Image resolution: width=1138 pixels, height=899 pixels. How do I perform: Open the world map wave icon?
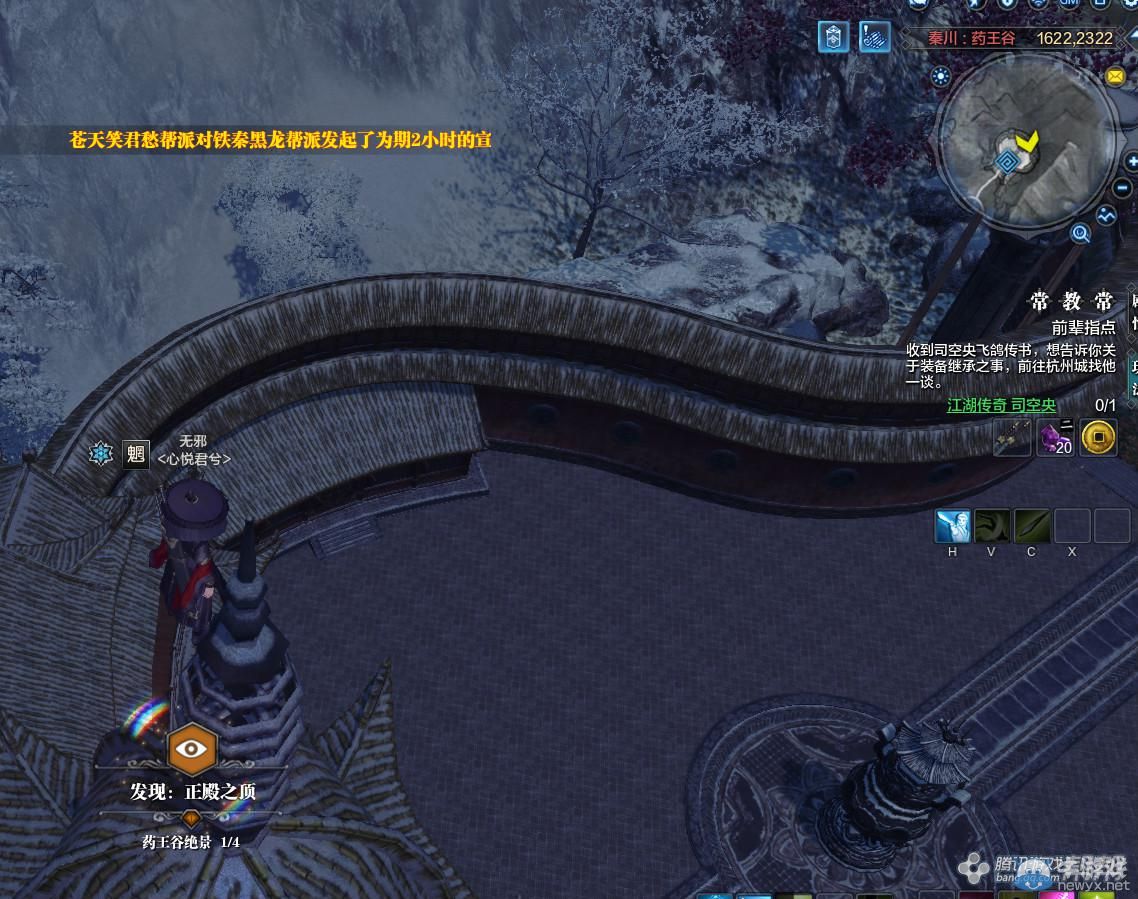point(1106,215)
